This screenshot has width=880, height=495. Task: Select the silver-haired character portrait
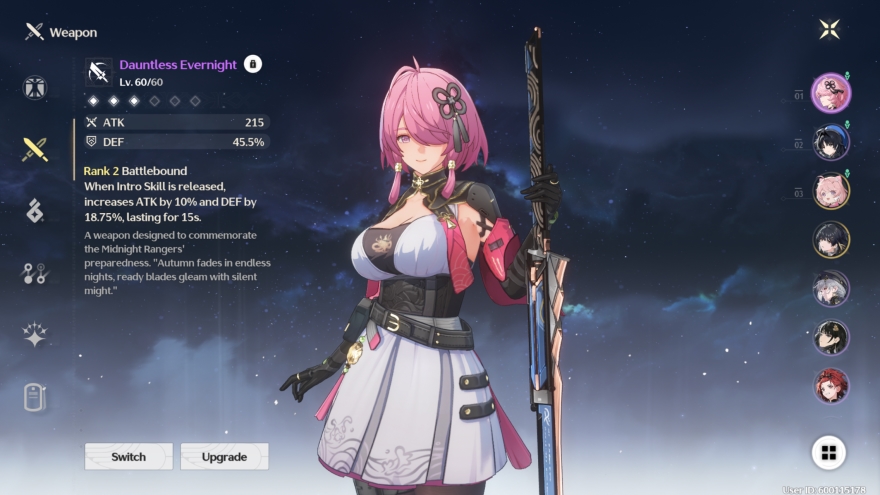point(831,288)
